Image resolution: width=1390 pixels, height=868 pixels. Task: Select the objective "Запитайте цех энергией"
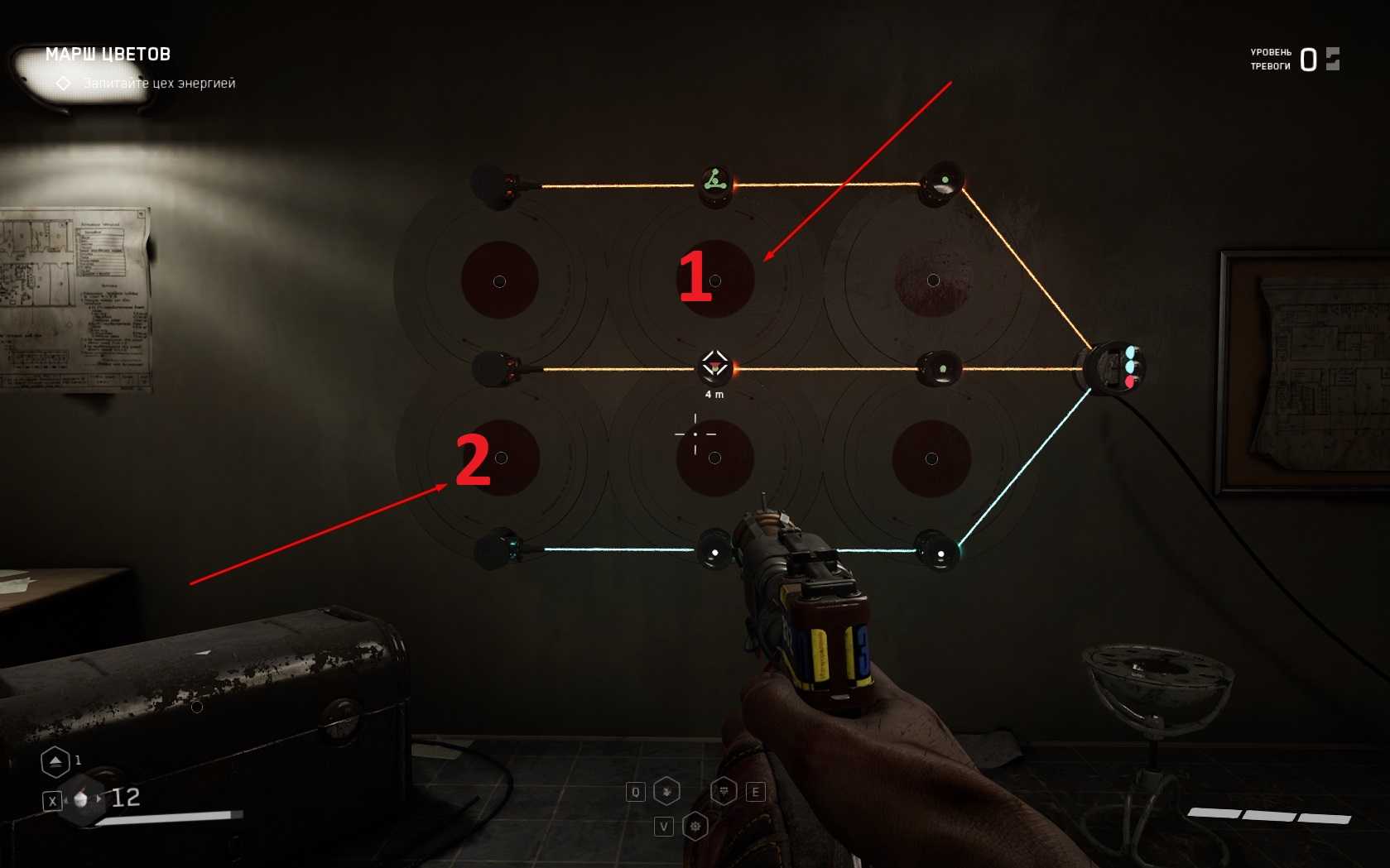point(159,84)
